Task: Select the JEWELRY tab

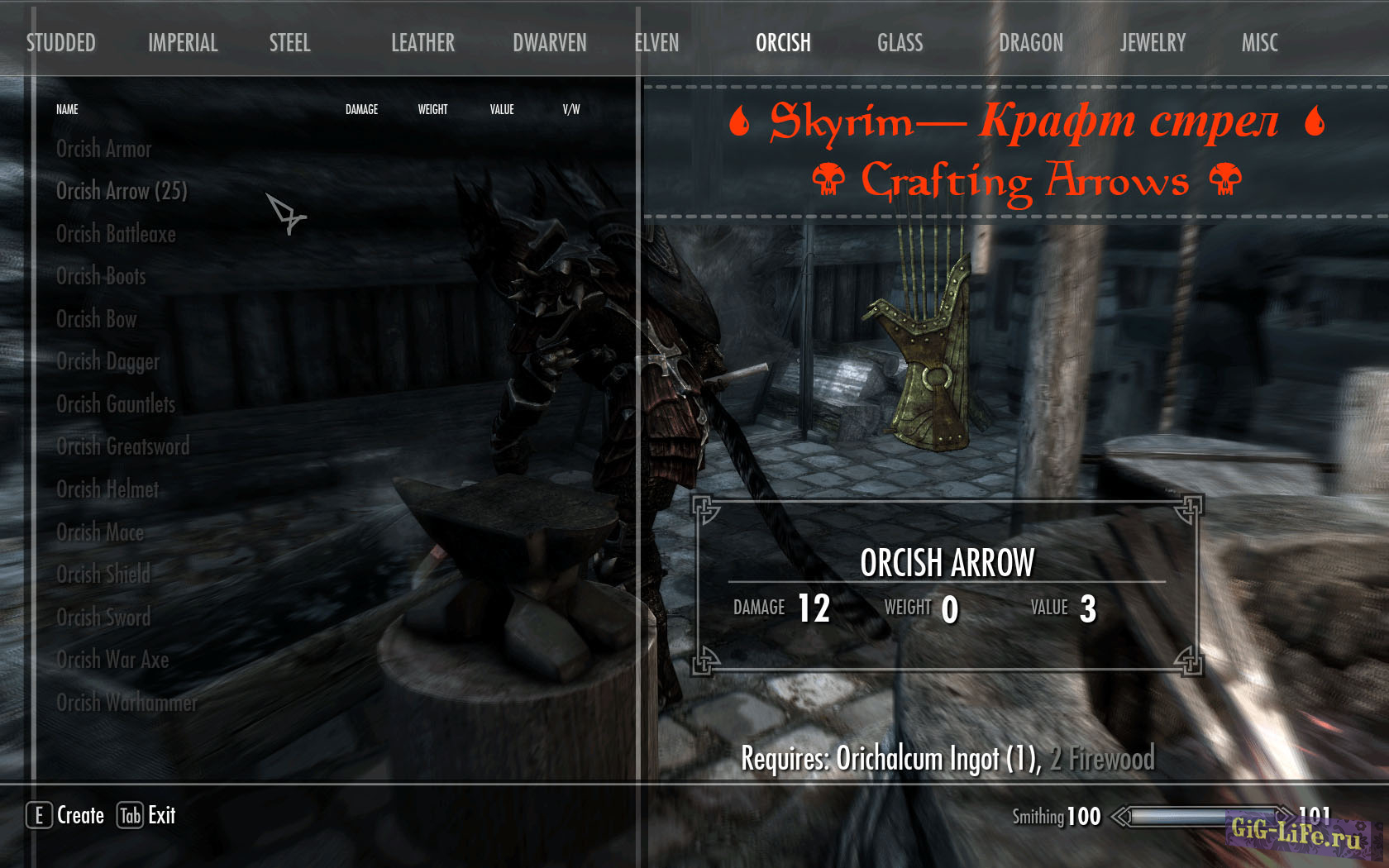Action: point(1153,43)
